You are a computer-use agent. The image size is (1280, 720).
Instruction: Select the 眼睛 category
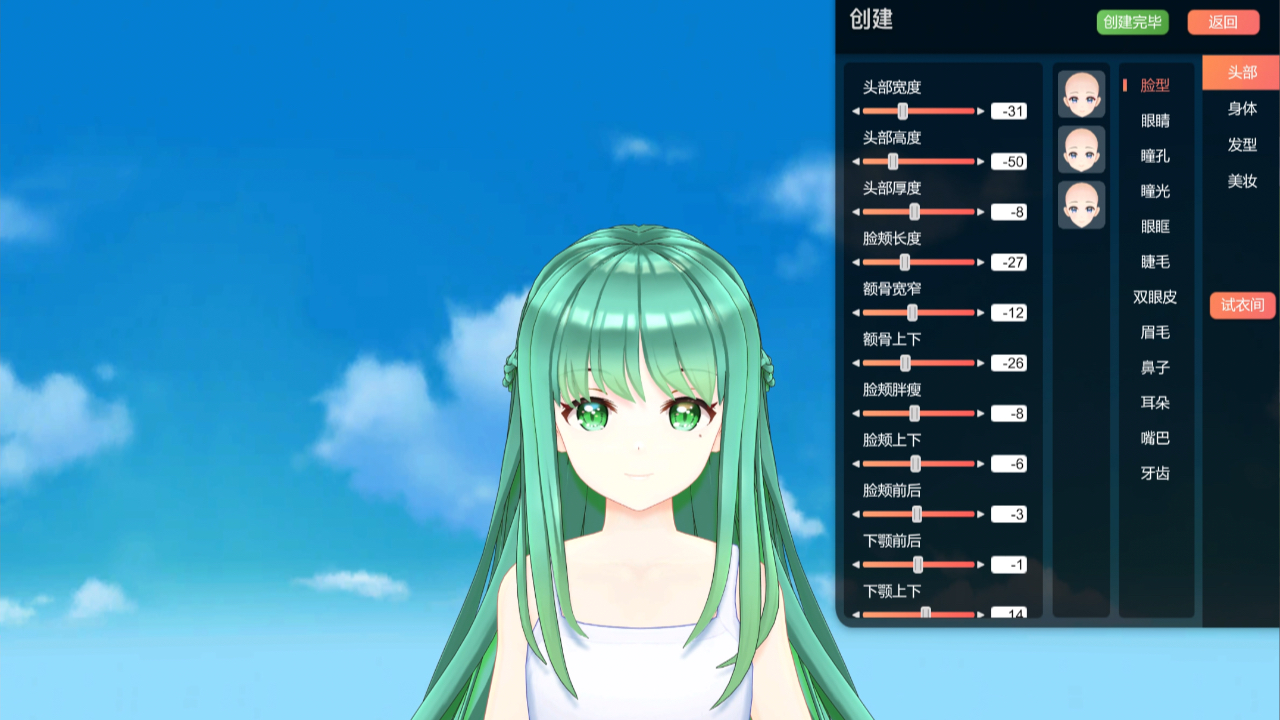tap(1154, 121)
